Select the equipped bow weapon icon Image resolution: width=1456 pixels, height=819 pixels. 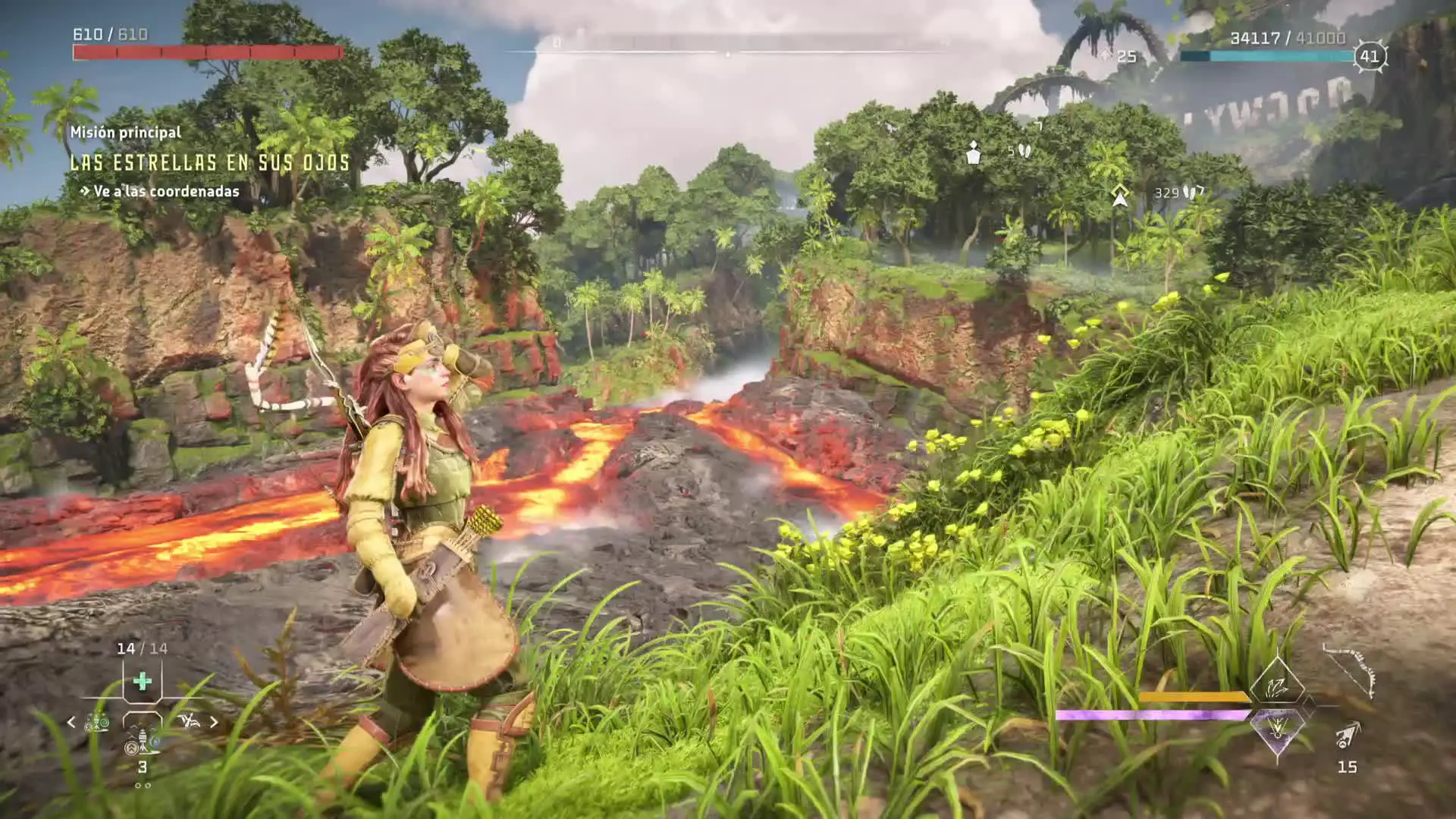(x=1350, y=670)
